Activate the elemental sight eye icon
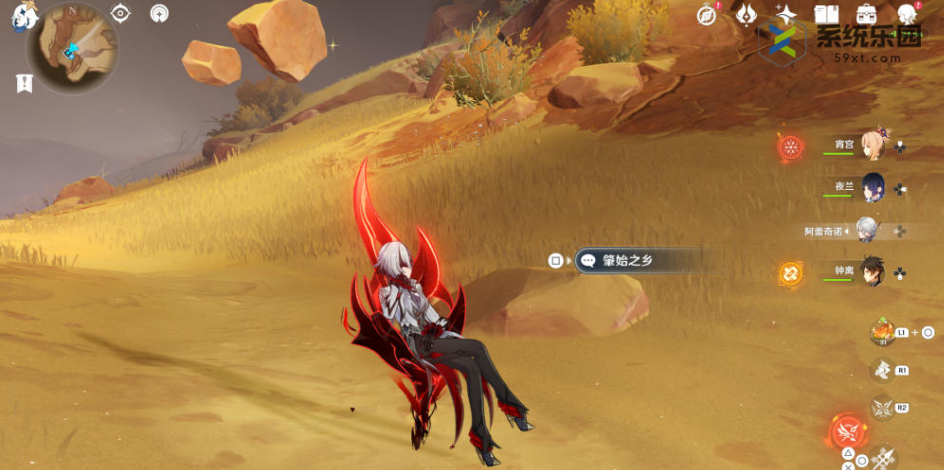 (121, 13)
